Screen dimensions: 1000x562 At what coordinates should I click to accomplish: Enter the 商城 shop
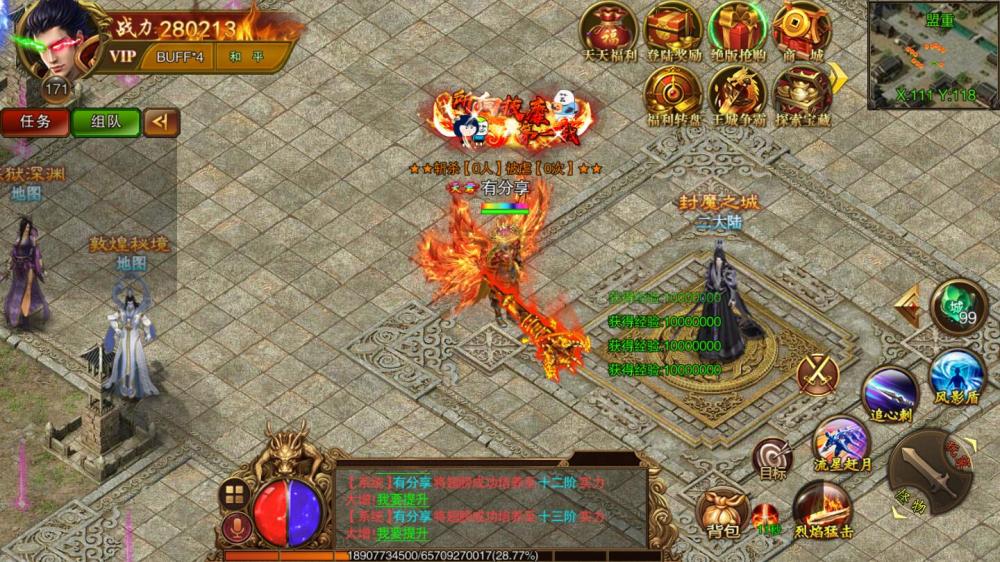click(799, 29)
